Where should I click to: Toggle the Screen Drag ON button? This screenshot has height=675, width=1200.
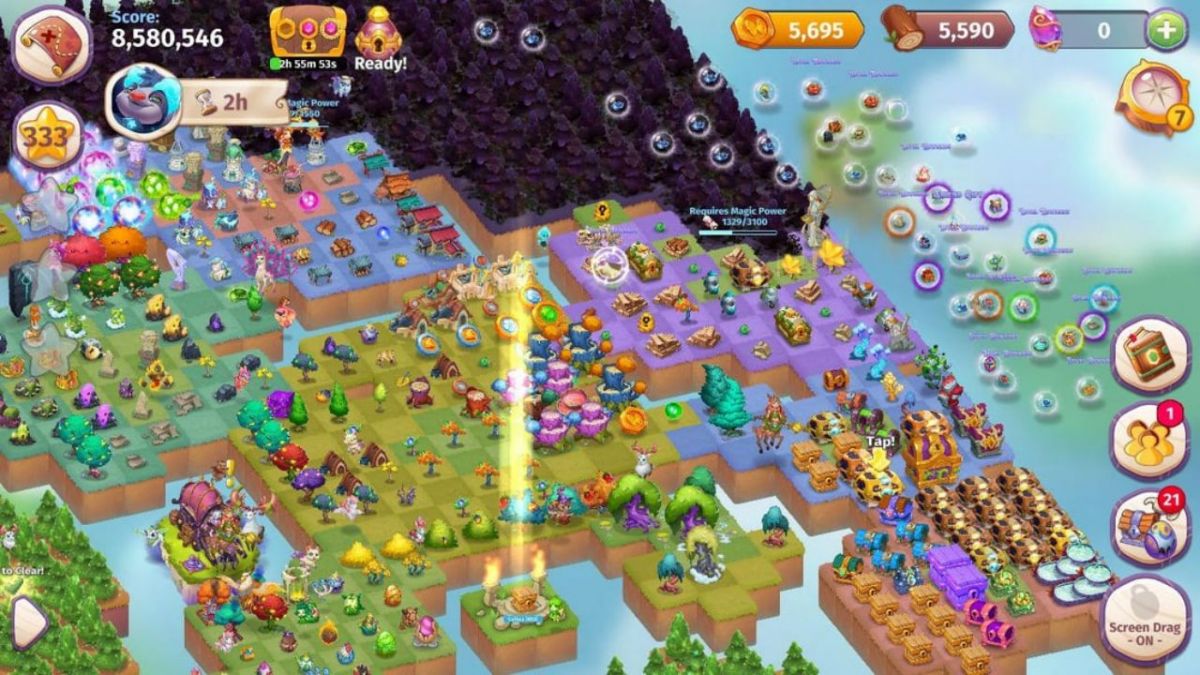1145,620
